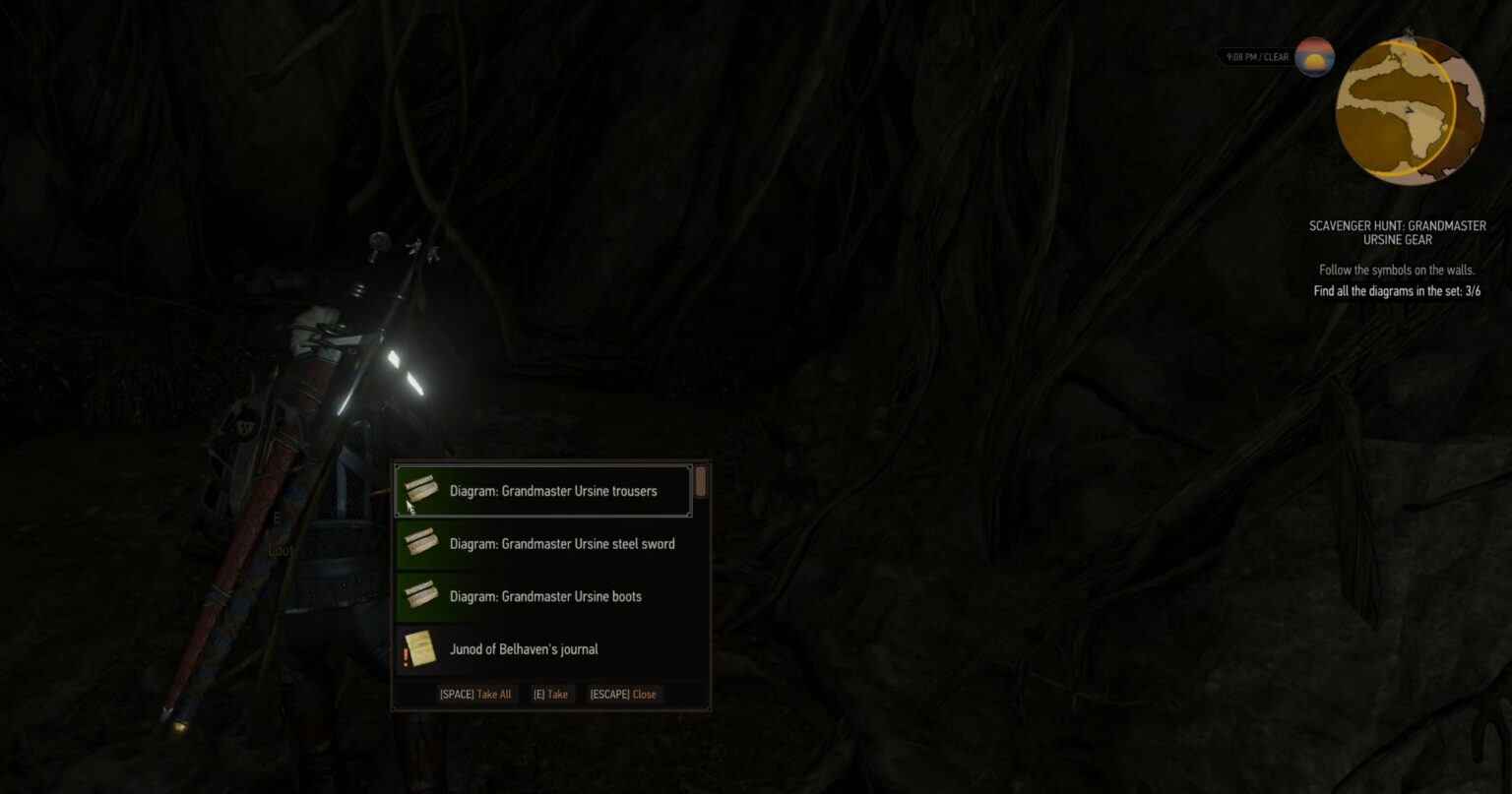Click the Scavenger Hunt: Grandmaster Ursine Gear title

1398,232
